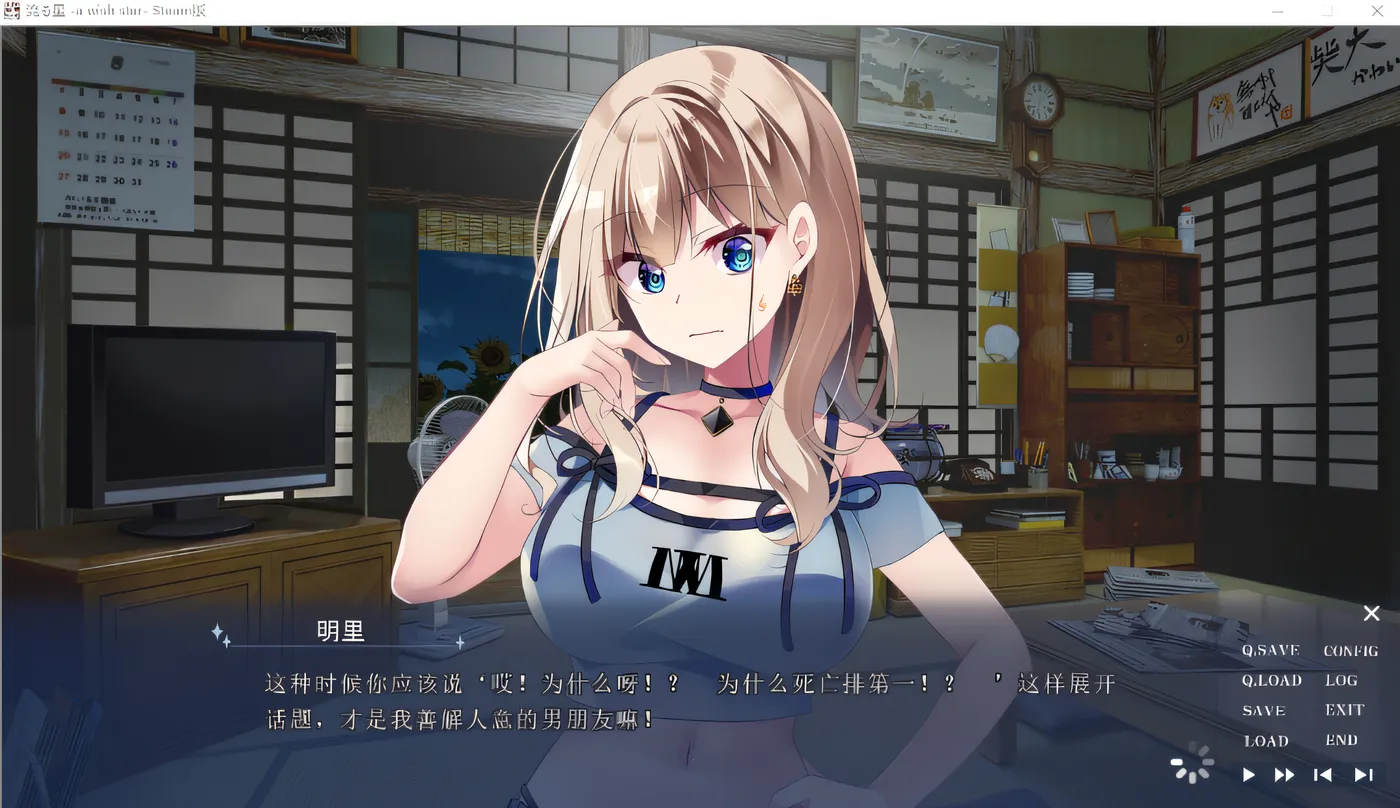Select END to finish the session
Image resolution: width=1400 pixels, height=808 pixels.
click(x=1341, y=740)
